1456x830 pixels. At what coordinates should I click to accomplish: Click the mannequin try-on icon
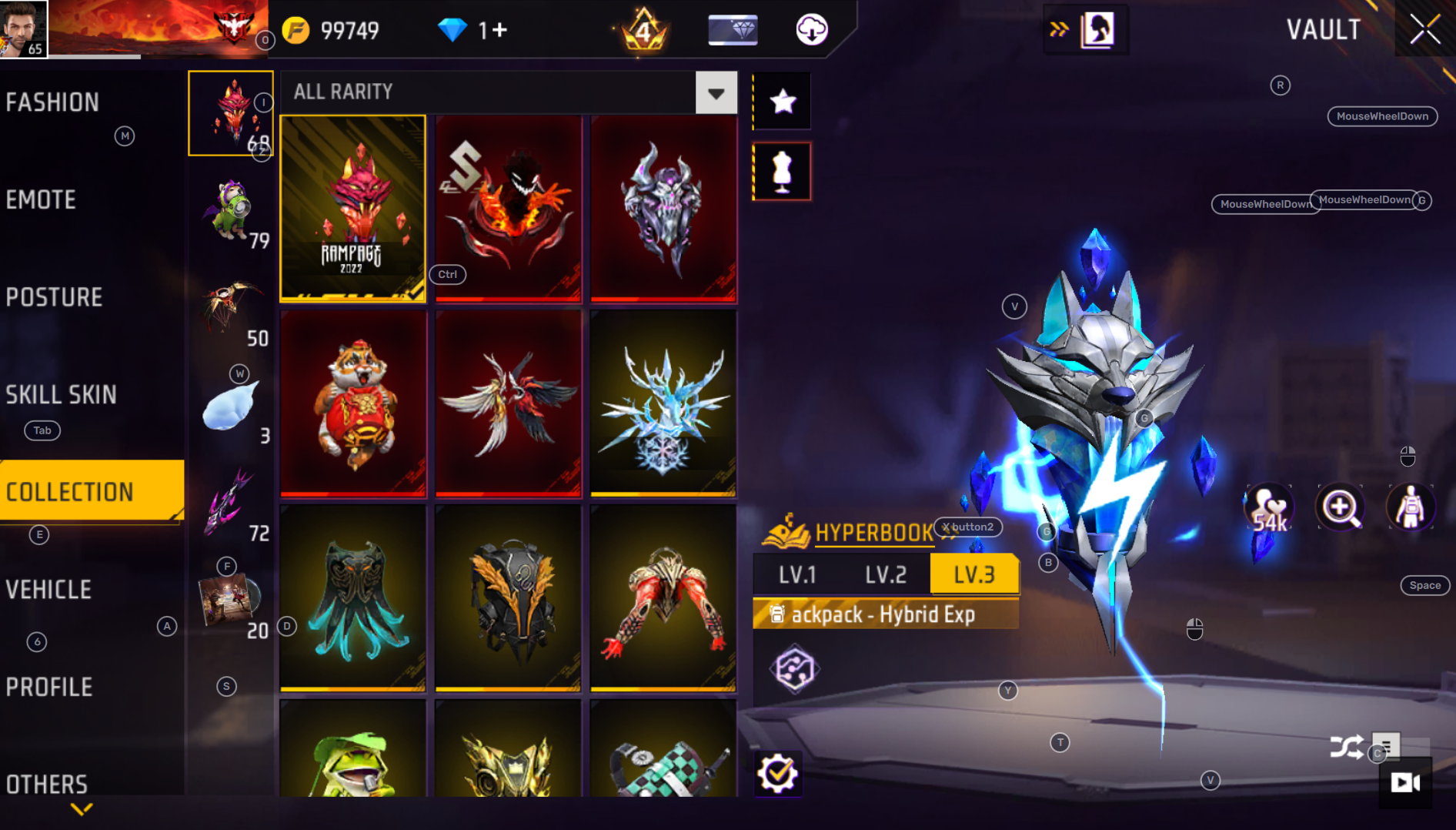(782, 171)
